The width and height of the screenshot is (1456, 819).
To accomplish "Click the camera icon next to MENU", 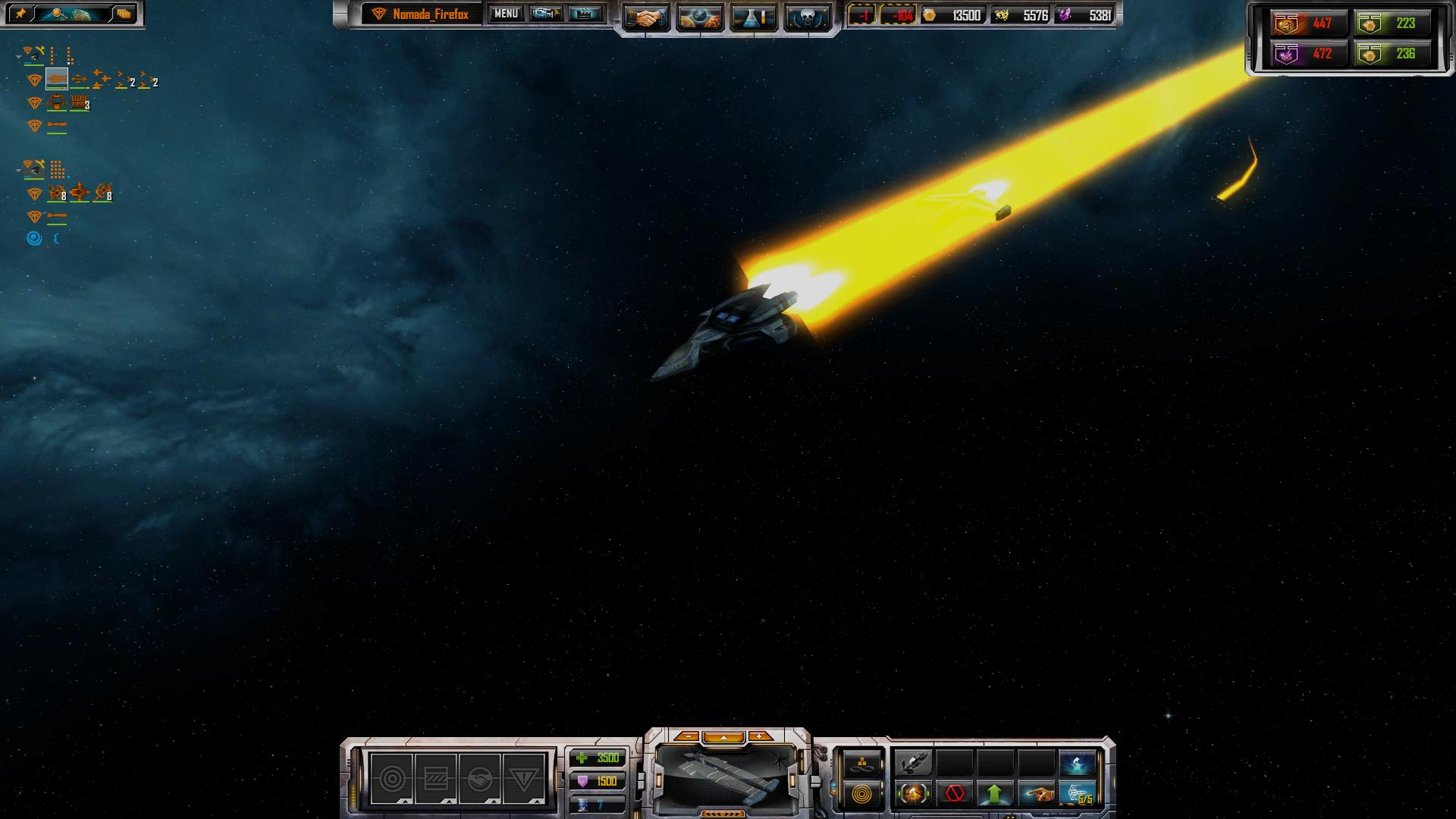I will pyautogui.click(x=545, y=14).
